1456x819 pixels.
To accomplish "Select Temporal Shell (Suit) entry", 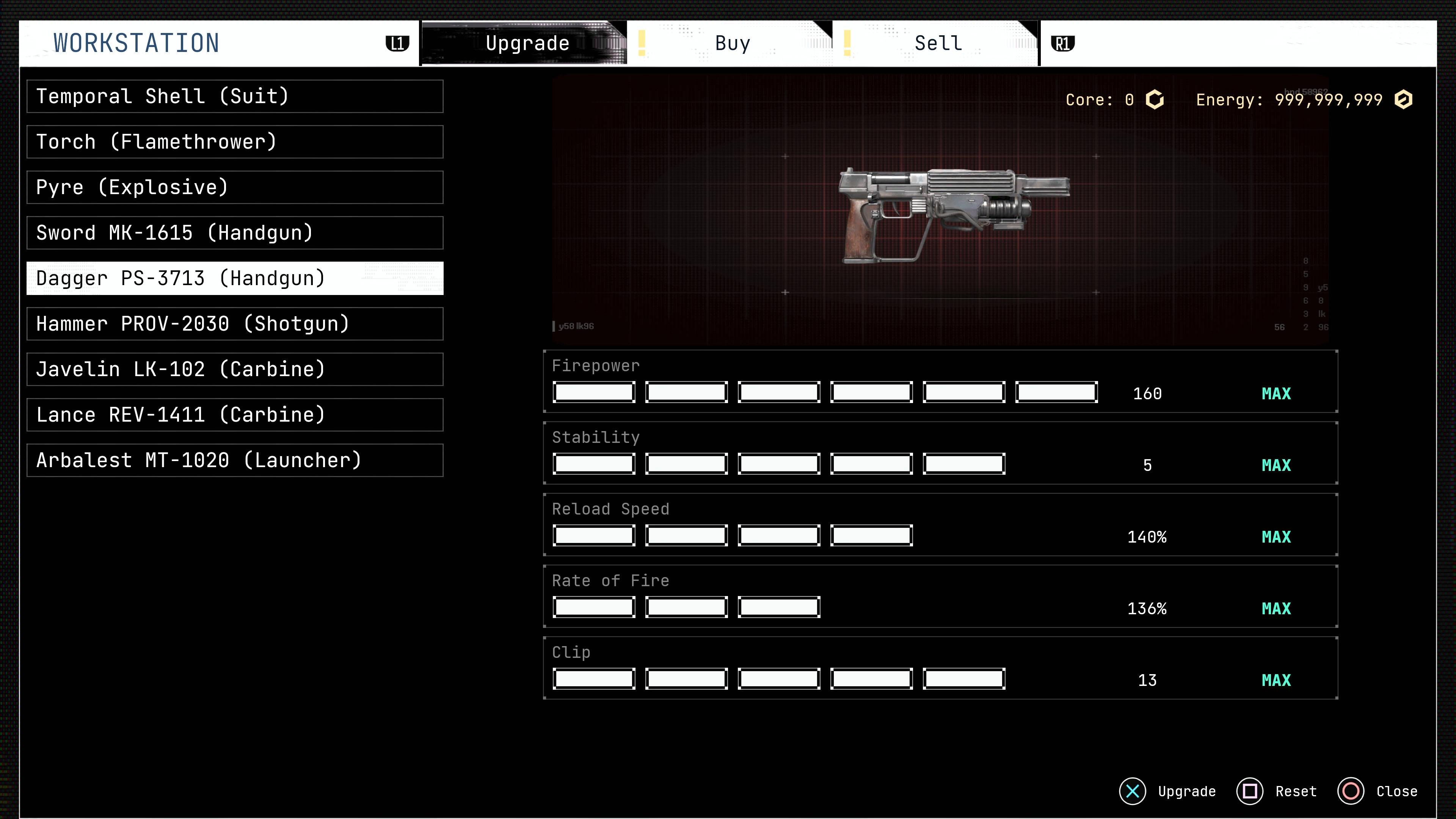I will coord(235,97).
